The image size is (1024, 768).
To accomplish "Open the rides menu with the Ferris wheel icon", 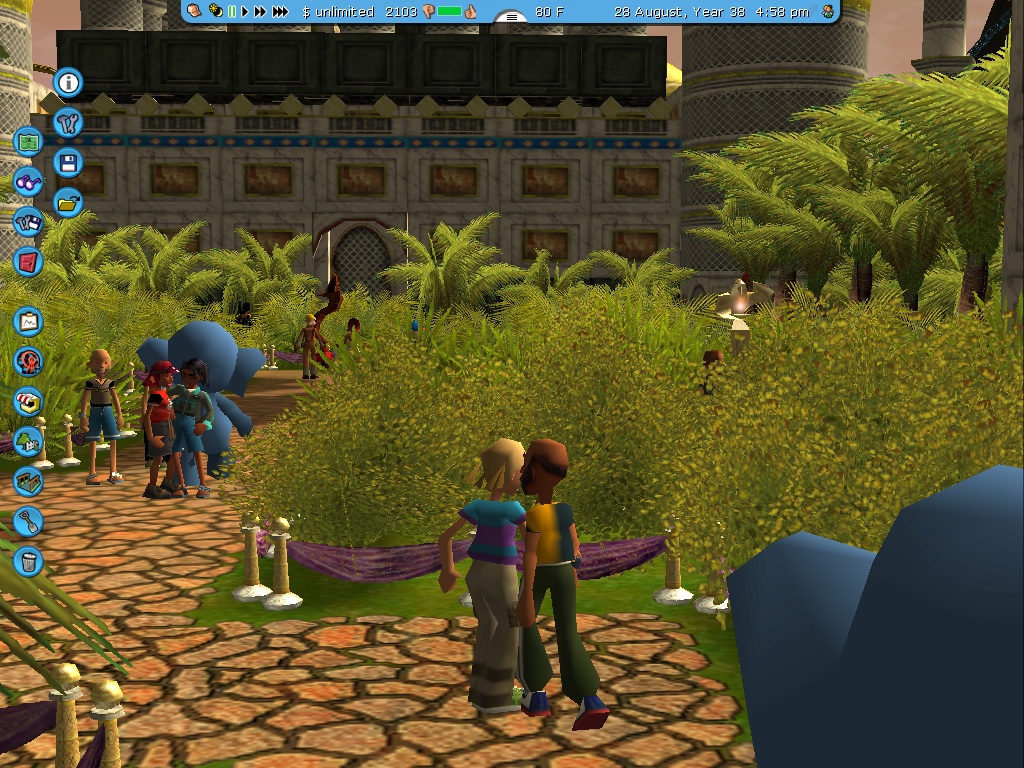I will pyautogui.click(x=28, y=361).
